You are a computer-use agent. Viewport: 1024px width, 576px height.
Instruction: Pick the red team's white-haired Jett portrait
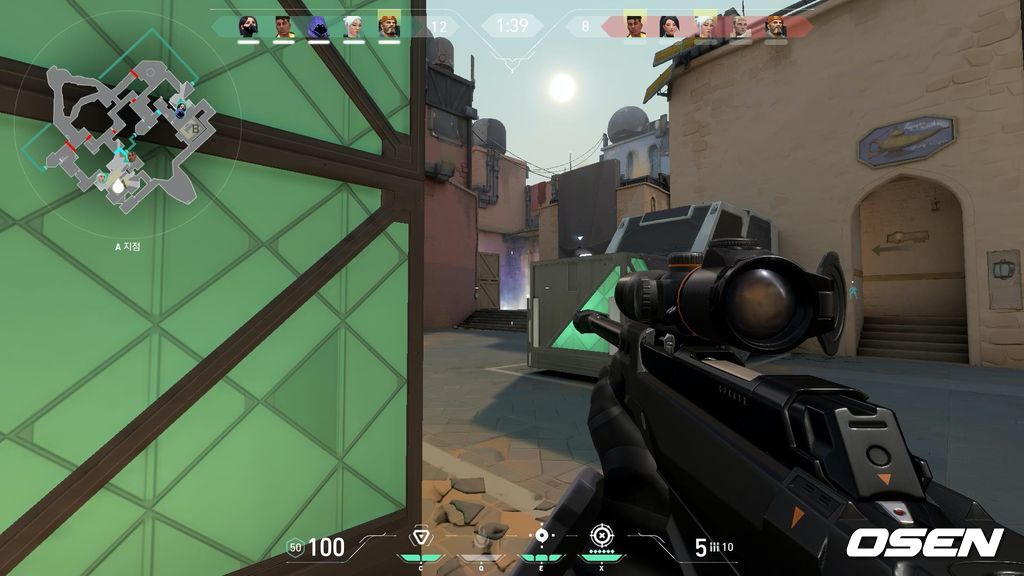pyautogui.click(x=704, y=26)
